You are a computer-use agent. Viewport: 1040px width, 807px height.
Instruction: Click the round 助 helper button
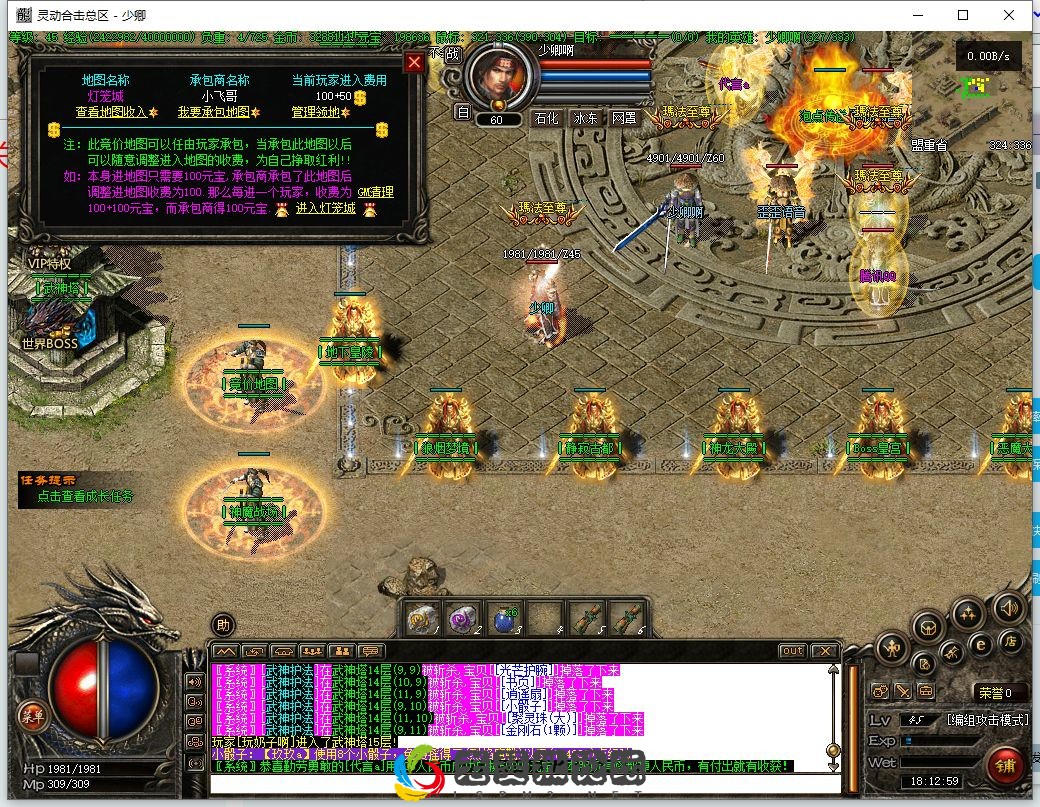223,625
